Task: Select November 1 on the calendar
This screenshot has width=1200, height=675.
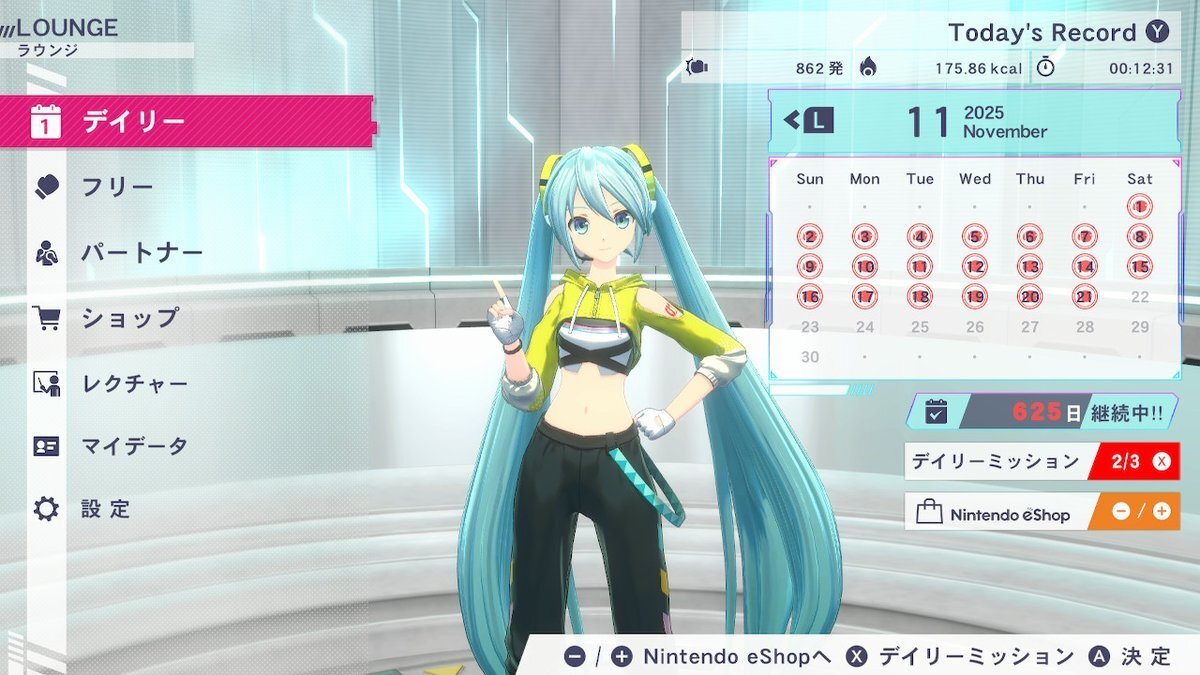Action: [1139, 207]
